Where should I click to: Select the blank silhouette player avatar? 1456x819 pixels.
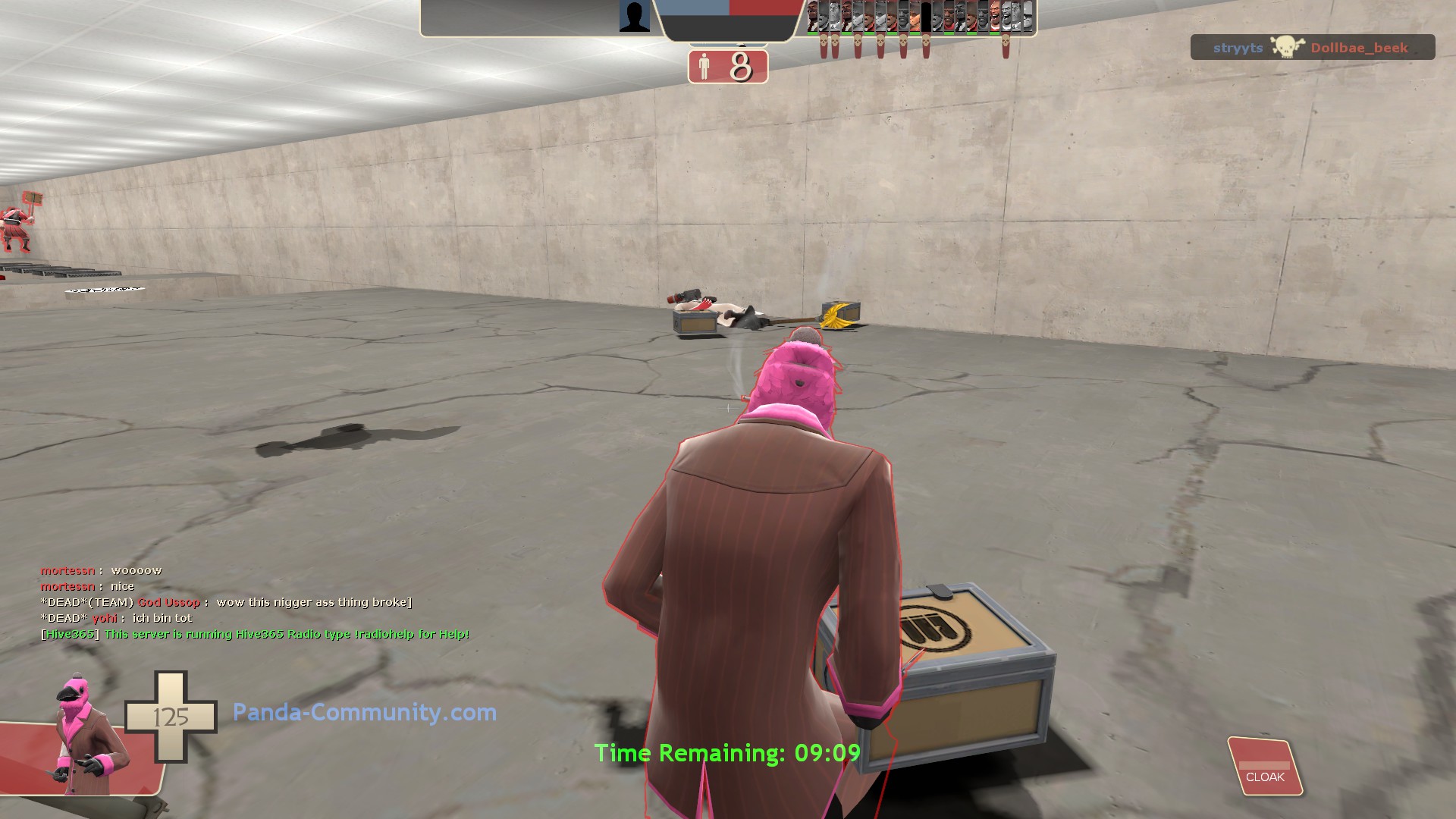[634, 17]
